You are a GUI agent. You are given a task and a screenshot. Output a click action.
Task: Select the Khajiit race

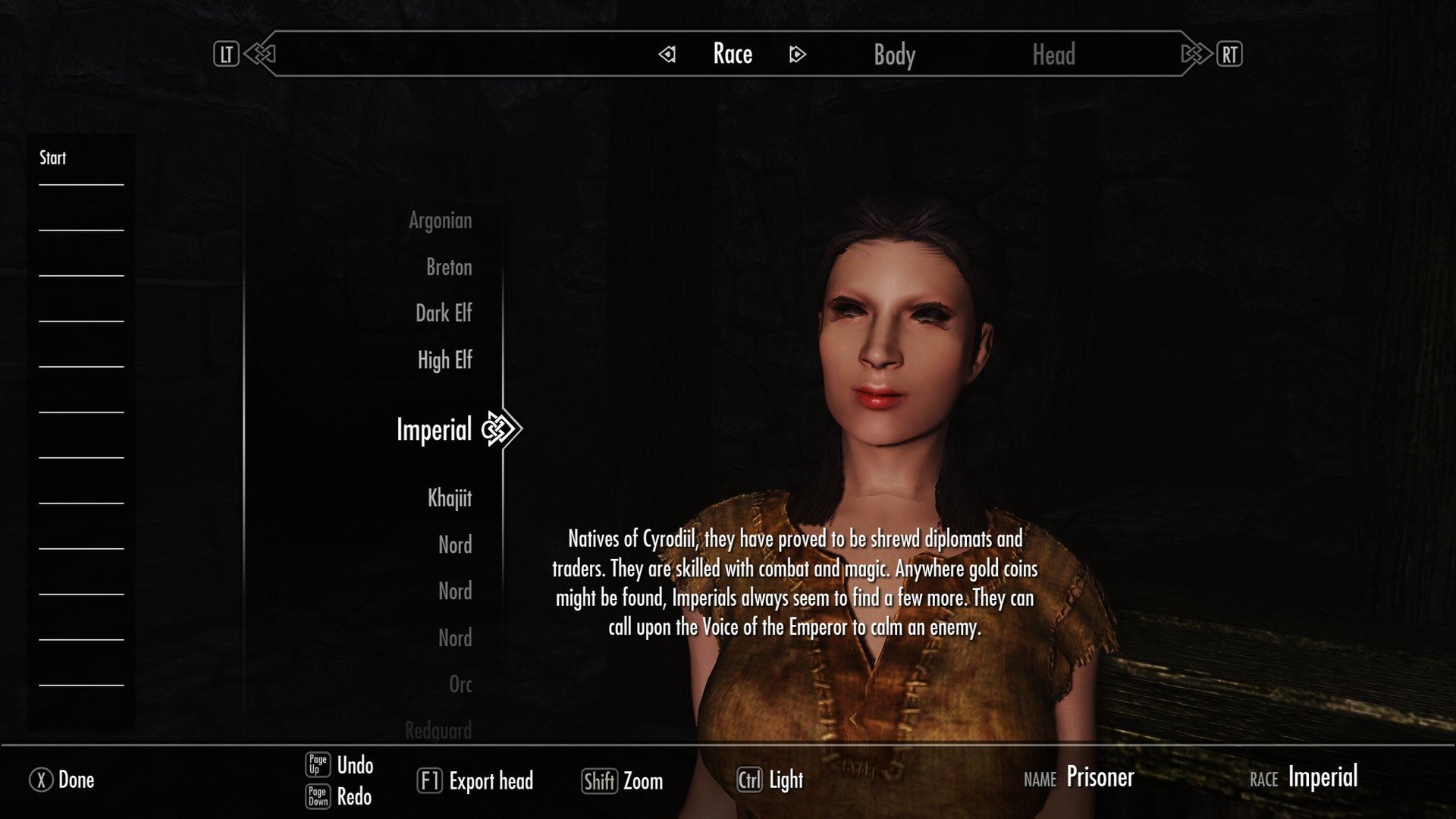tap(449, 498)
